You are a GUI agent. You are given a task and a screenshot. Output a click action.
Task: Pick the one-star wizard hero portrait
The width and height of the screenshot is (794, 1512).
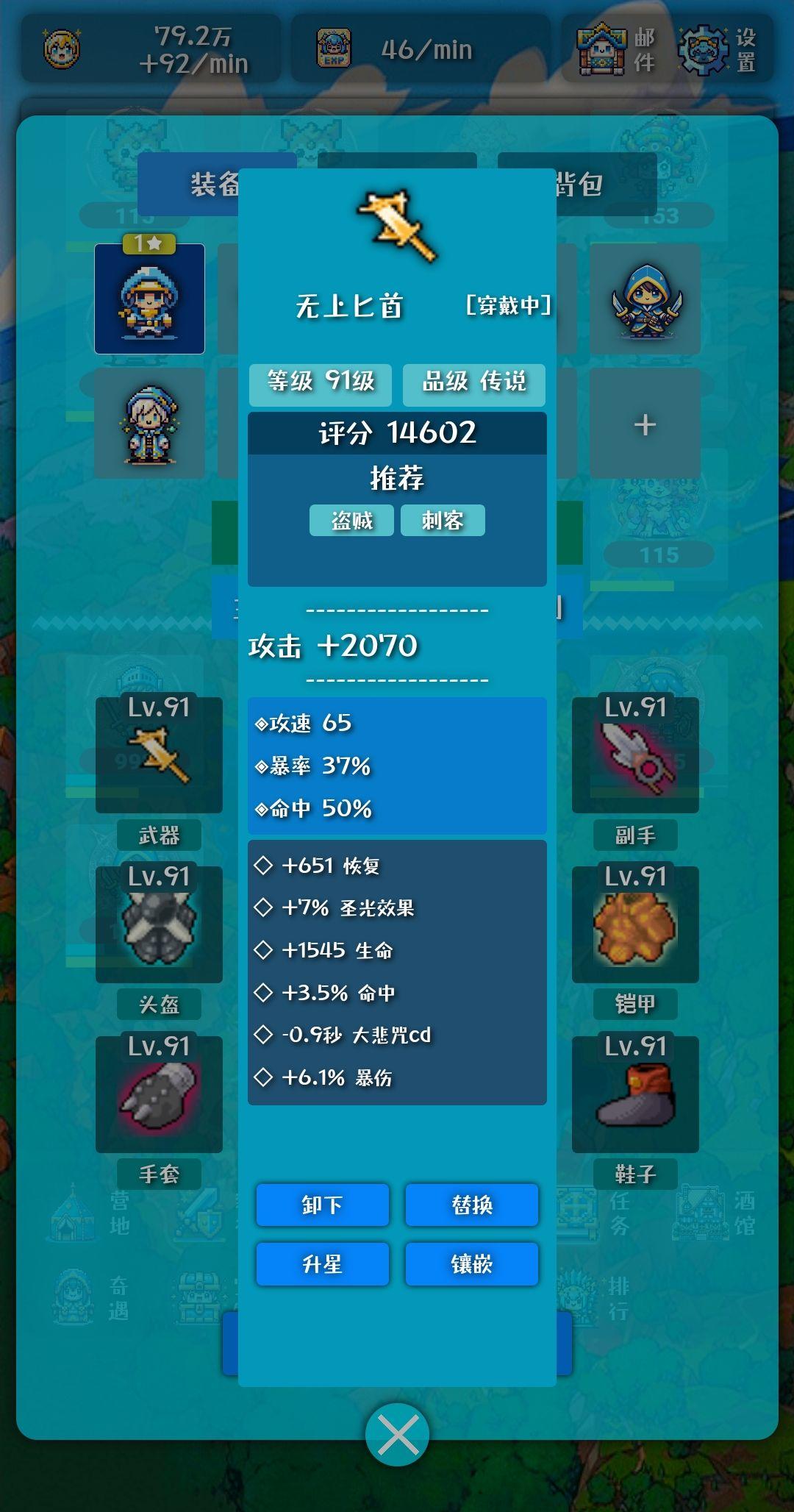pos(149,299)
